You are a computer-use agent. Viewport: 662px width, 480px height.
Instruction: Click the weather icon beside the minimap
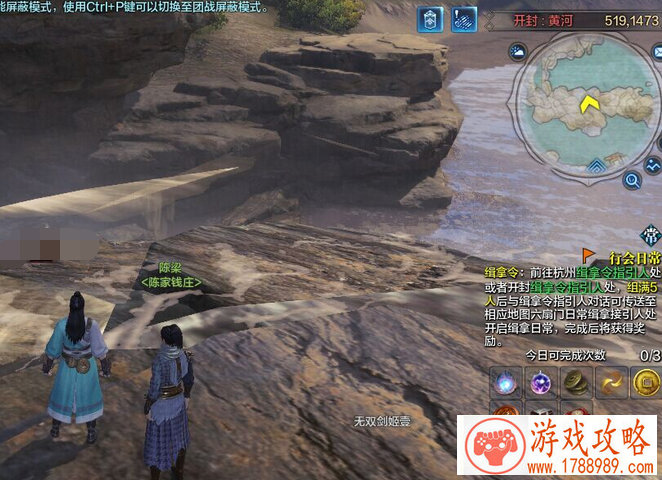518,52
